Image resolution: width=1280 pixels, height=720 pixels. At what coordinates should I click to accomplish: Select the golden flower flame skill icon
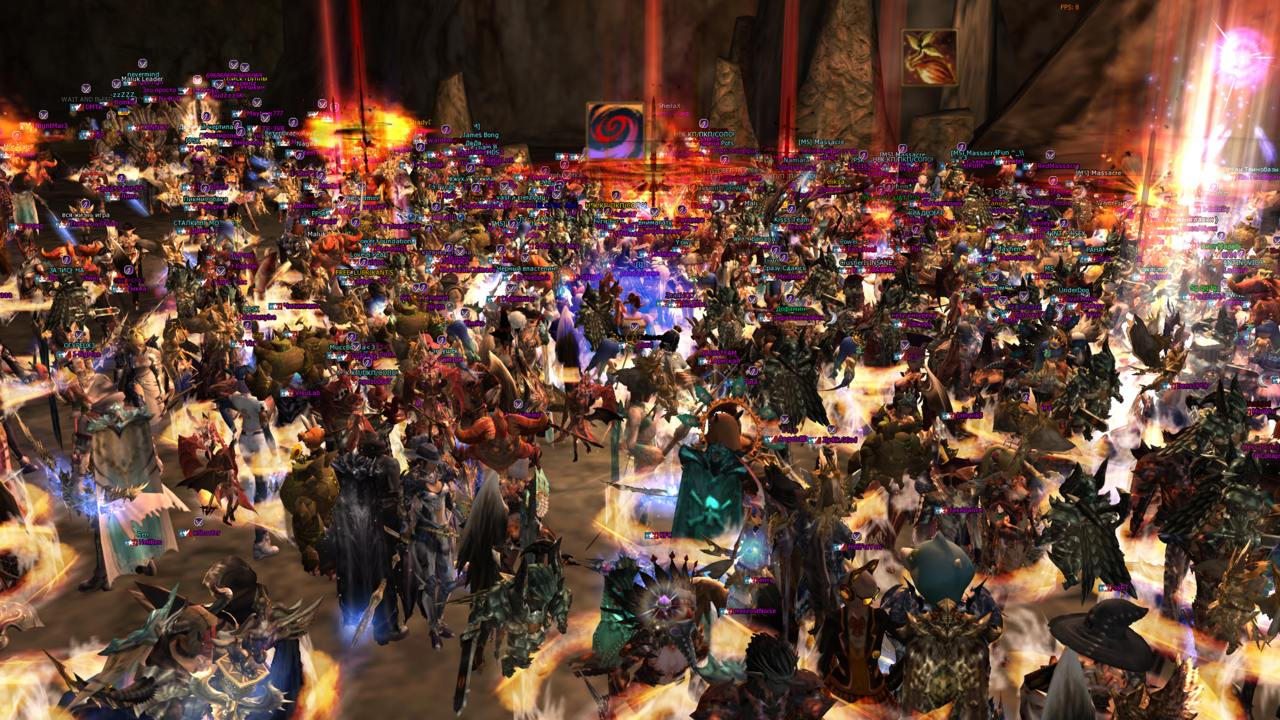click(929, 58)
